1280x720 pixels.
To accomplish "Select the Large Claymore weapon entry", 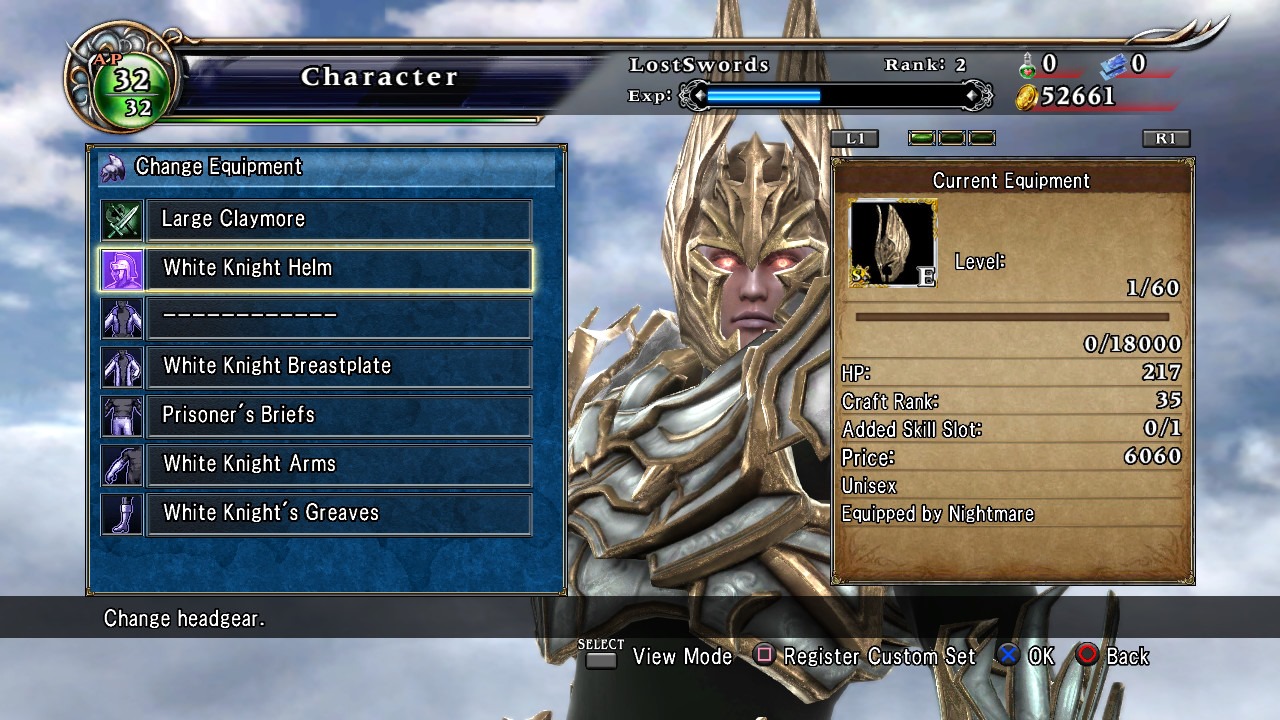I will (x=339, y=219).
